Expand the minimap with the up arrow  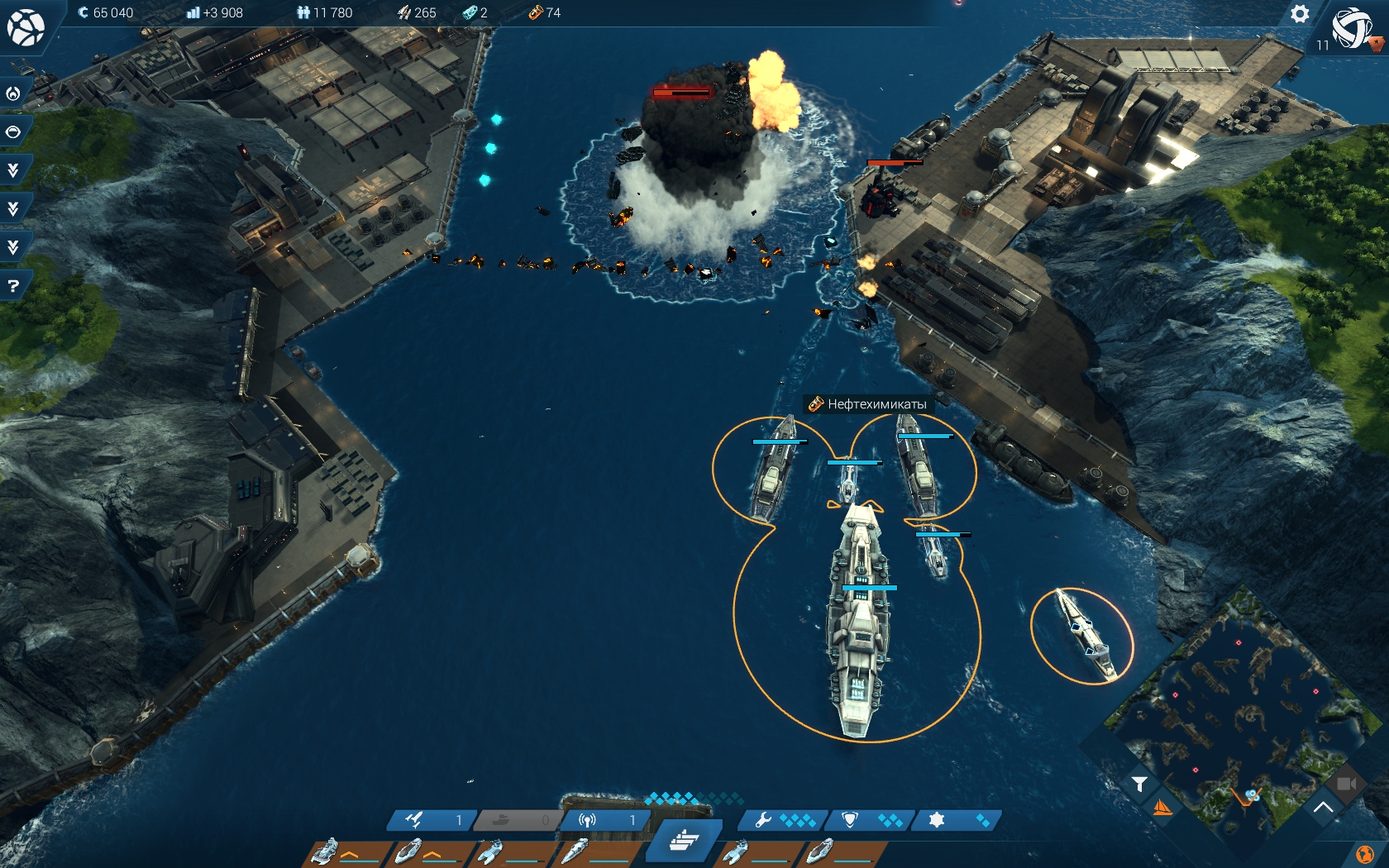point(1323,807)
